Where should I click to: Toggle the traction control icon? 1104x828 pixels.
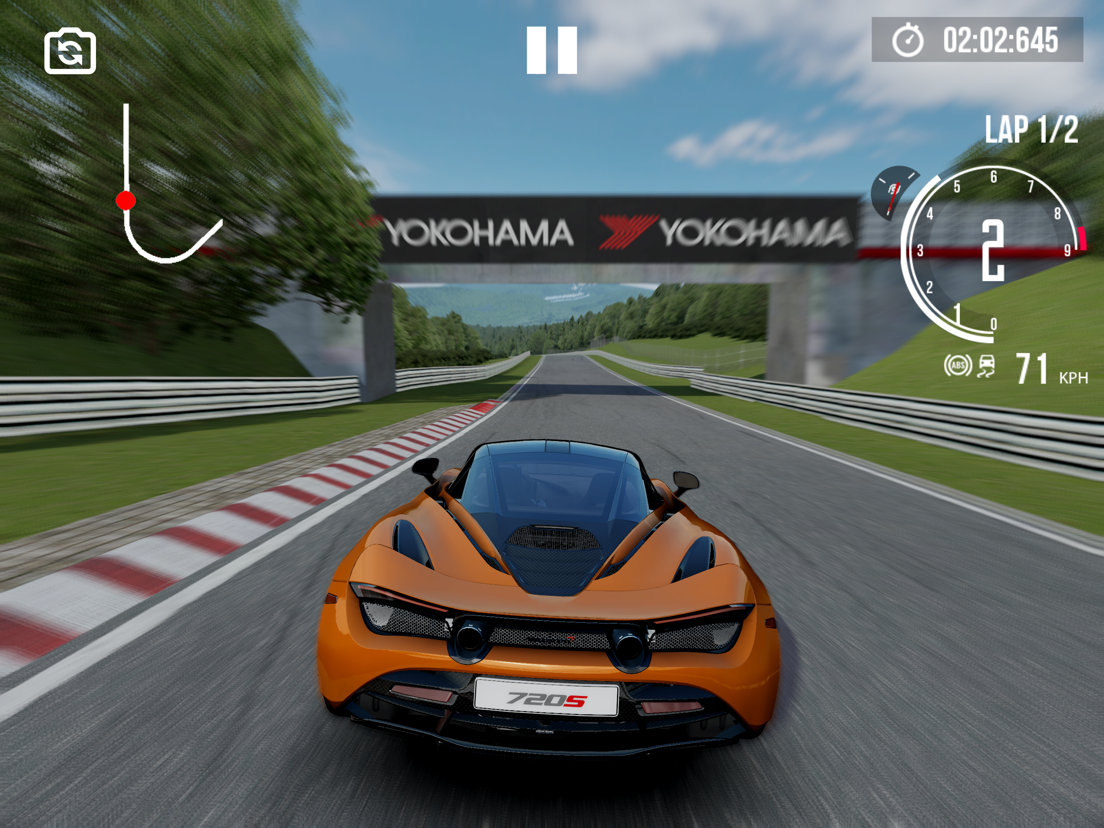986,366
